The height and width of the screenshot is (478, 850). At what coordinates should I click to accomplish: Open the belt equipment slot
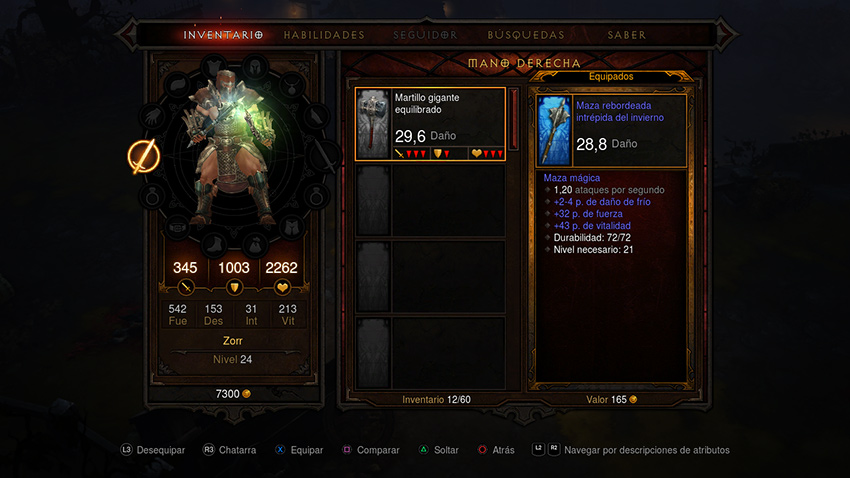[176, 227]
